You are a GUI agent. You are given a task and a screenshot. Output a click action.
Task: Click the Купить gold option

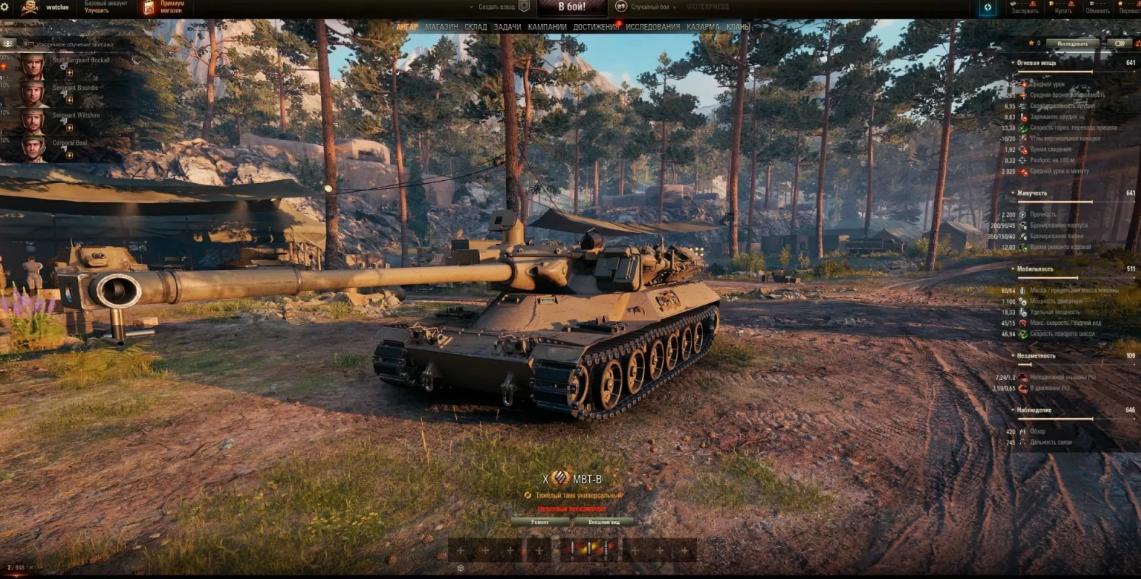point(1061,9)
